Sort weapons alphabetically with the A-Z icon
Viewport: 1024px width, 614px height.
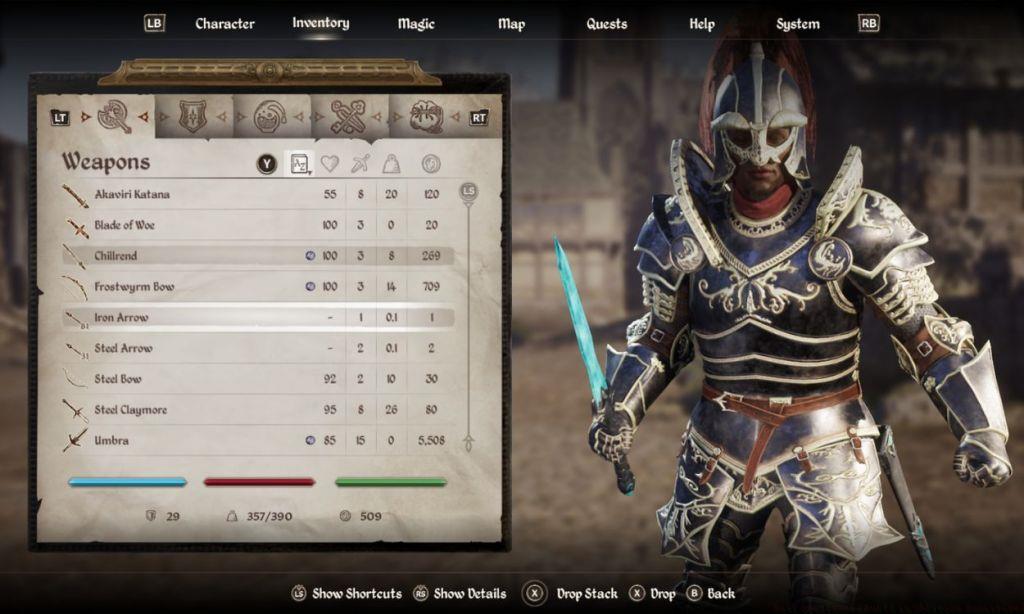click(x=299, y=164)
